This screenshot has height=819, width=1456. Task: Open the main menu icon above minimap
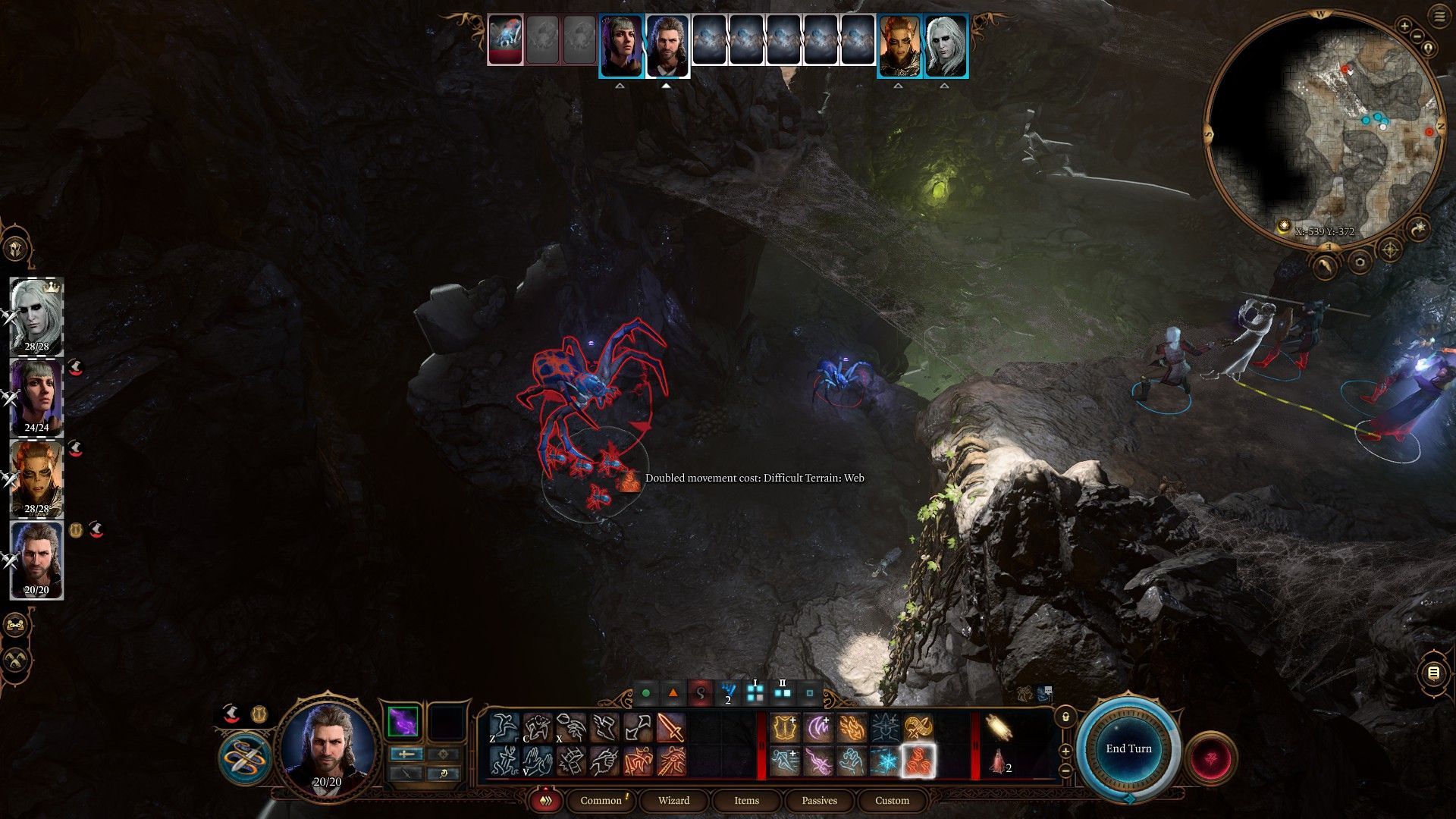(1439, 15)
